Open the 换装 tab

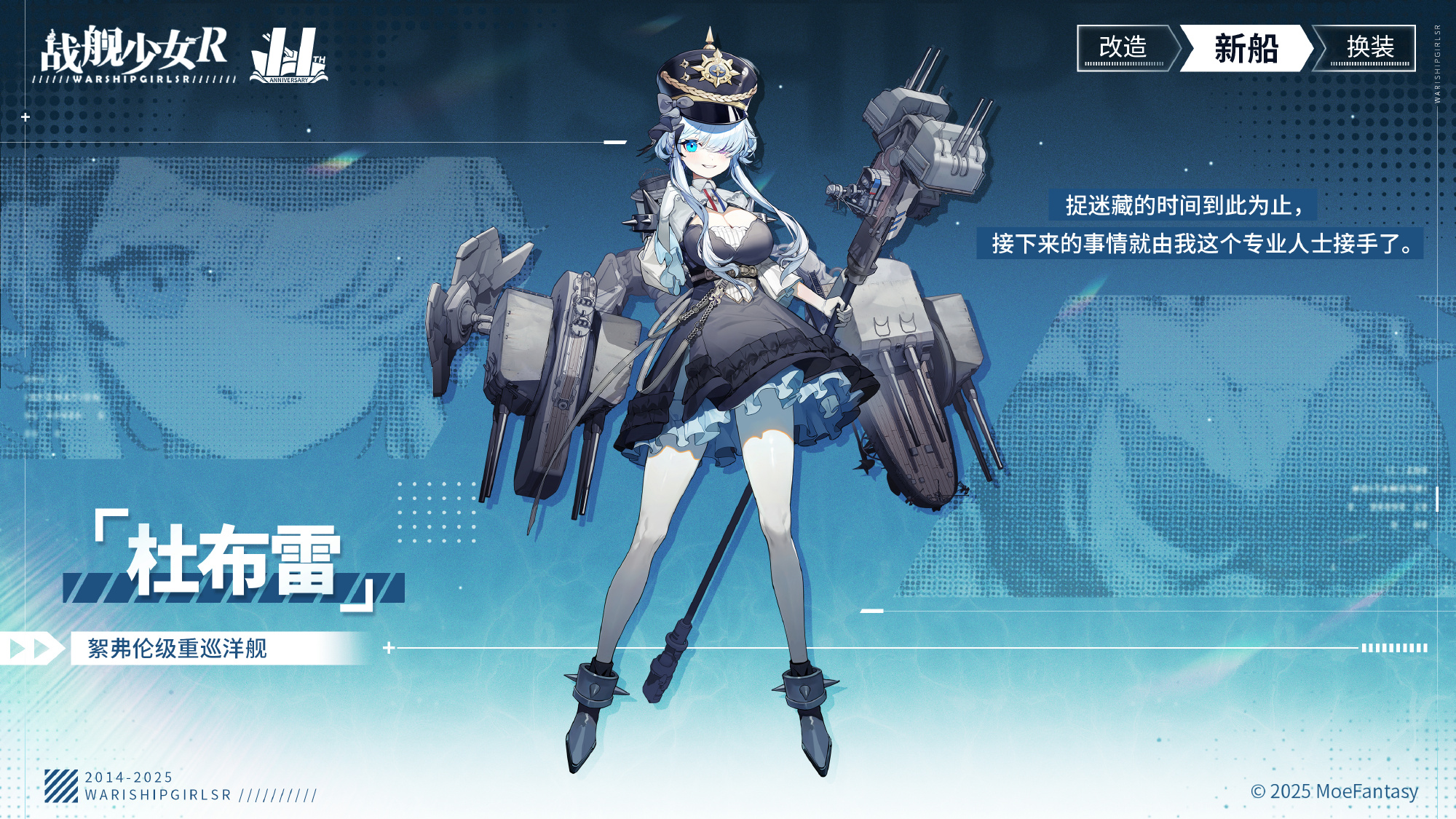pyautogui.click(x=1369, y=48)
